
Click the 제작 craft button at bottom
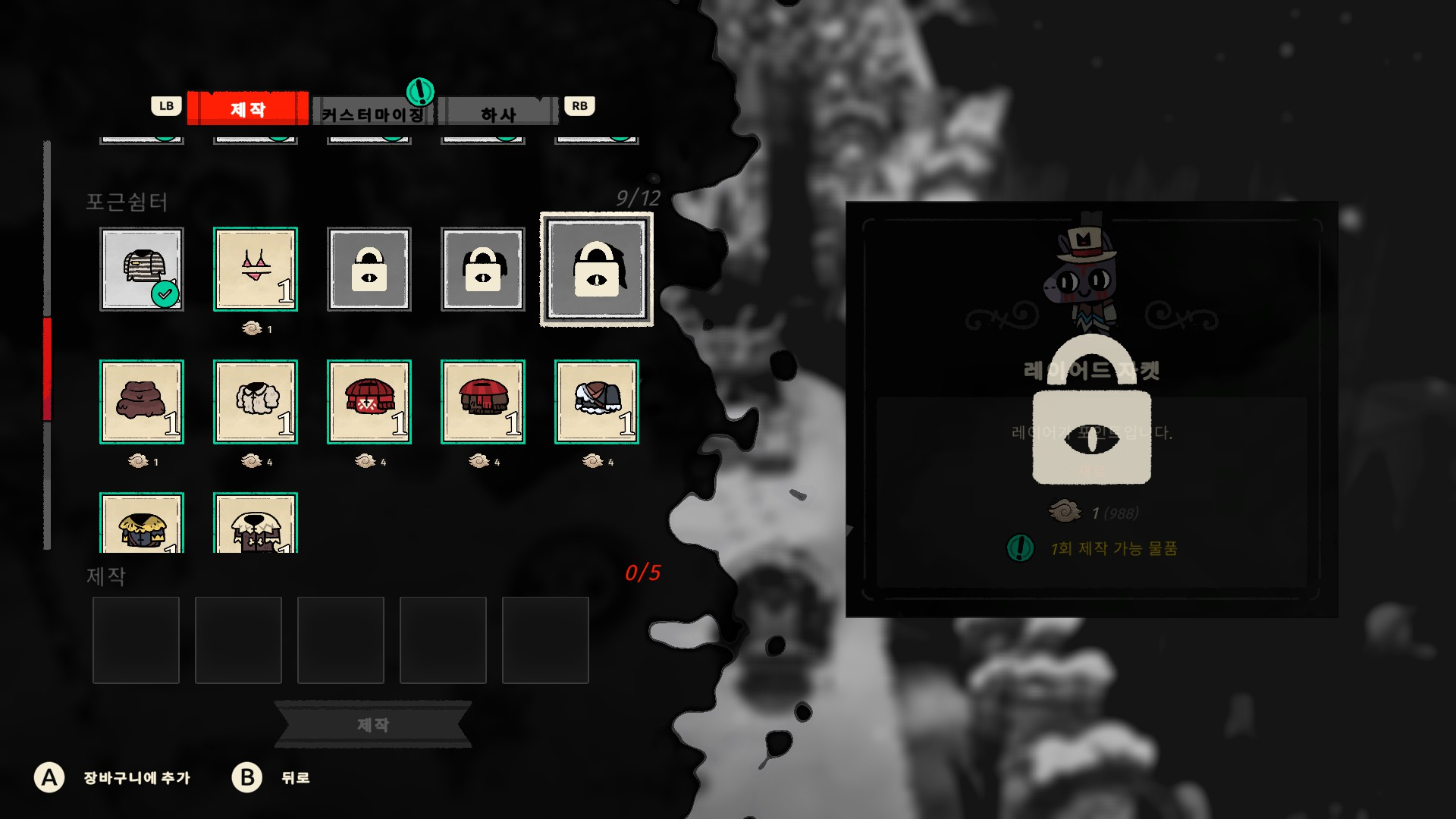pyautogui.click(x=372, y=725)
